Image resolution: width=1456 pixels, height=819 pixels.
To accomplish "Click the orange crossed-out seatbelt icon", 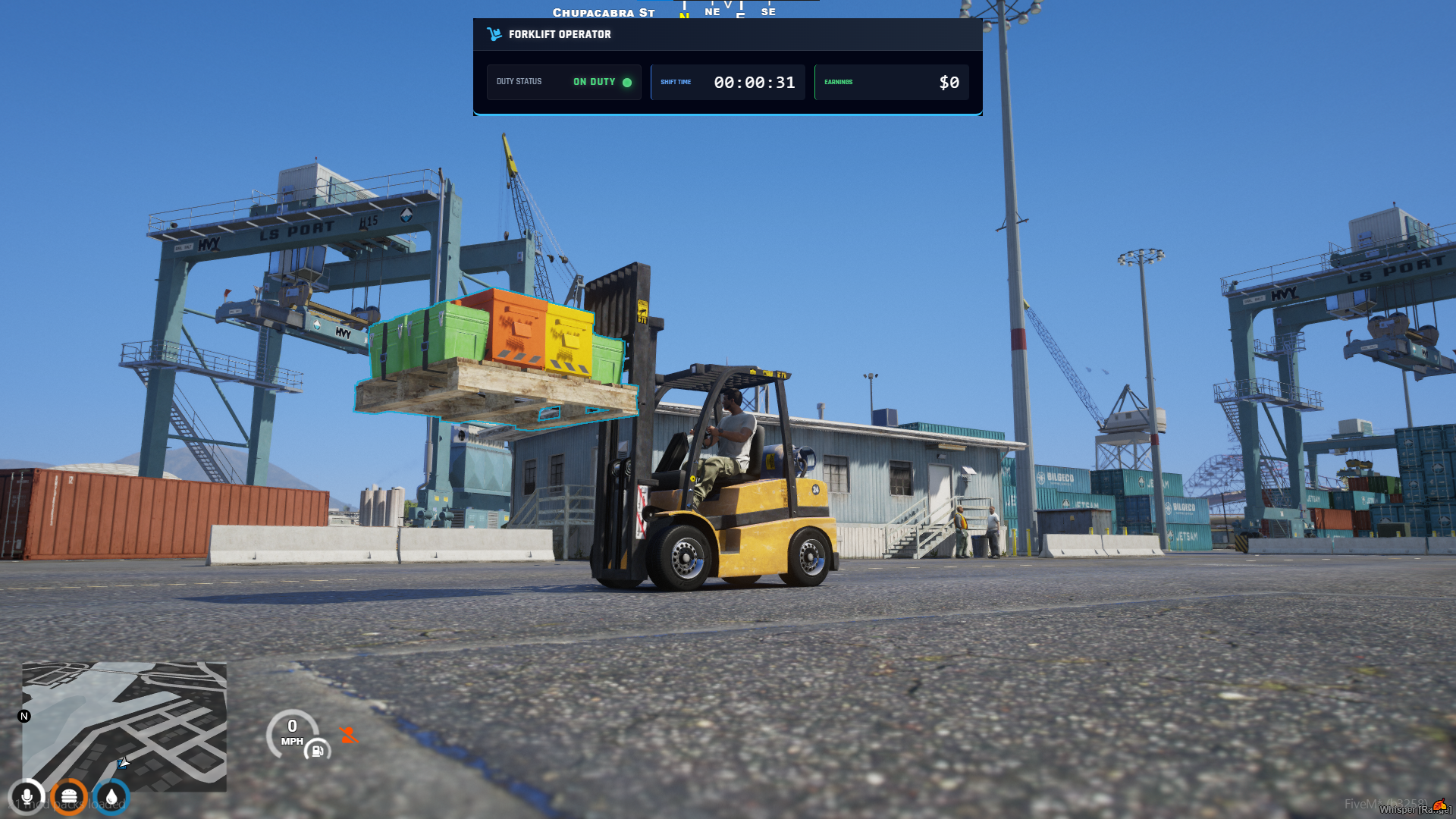I will pyautogui.click(x=348, y=735).
